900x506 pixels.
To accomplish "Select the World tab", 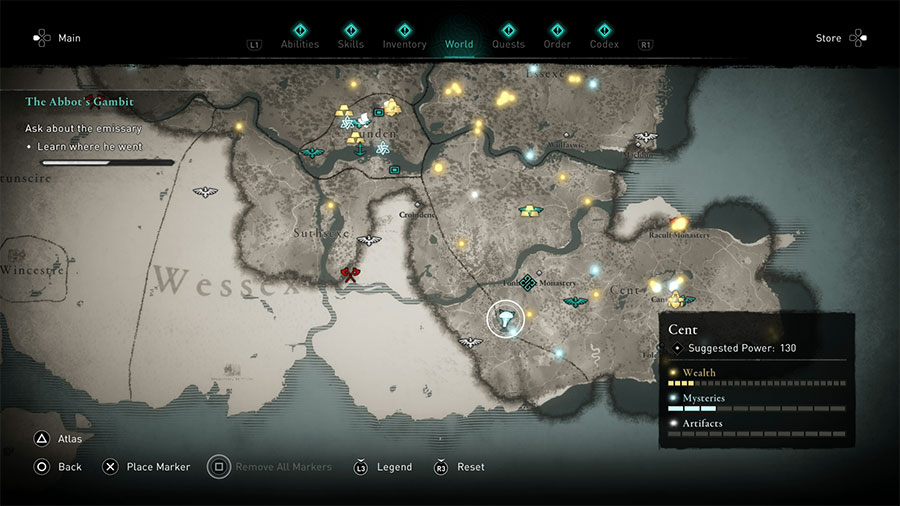I will [459, 44].
